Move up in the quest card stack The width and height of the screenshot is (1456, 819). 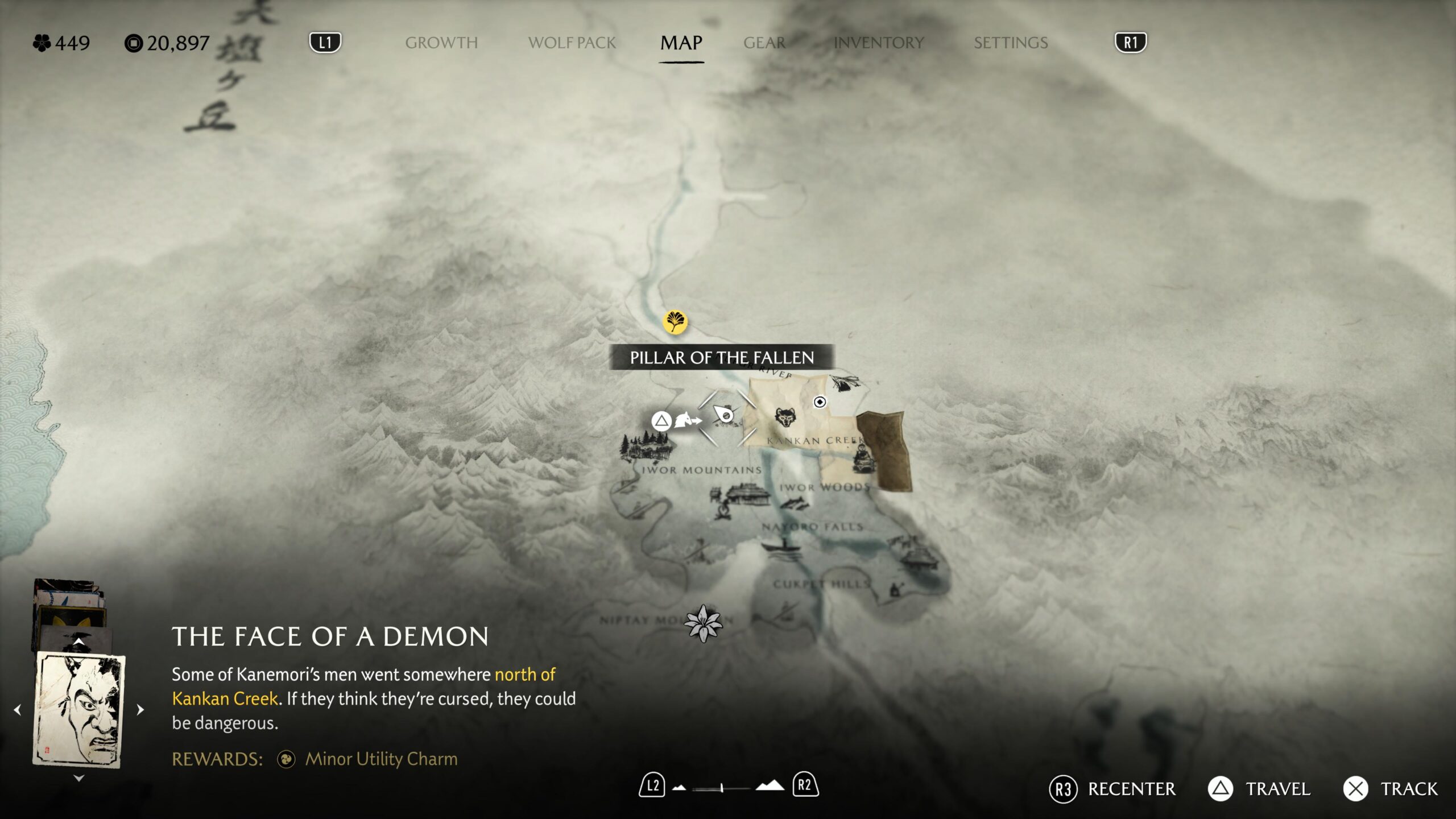pos(78,642)
